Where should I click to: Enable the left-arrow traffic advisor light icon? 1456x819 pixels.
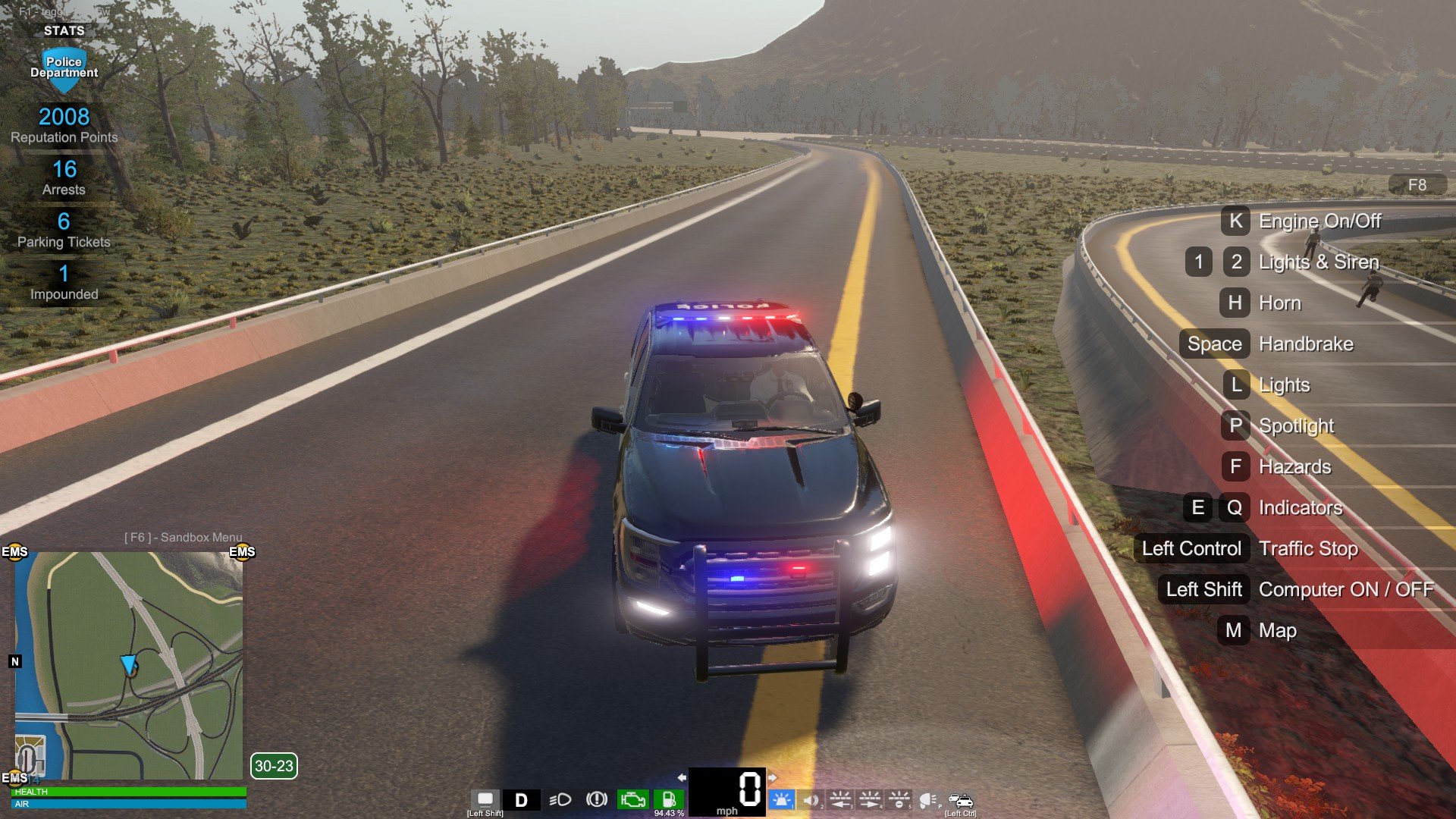[x=840, y=800]
